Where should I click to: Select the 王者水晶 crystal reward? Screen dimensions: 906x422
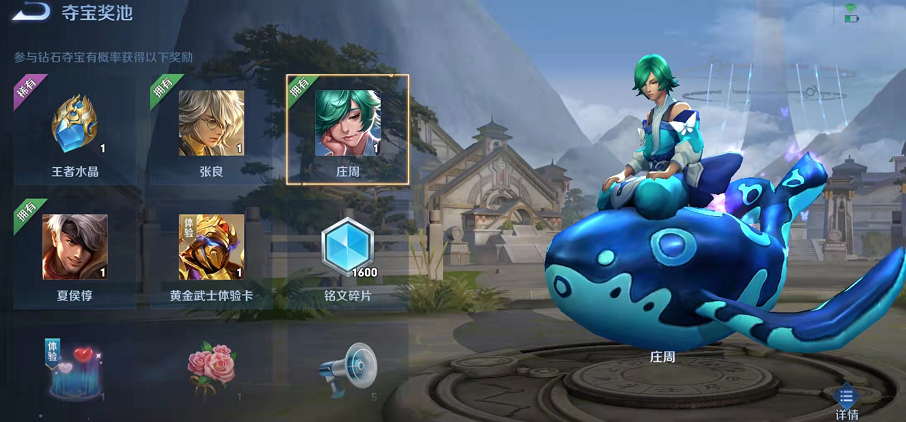pyautogui.click(x=75, y=125)
